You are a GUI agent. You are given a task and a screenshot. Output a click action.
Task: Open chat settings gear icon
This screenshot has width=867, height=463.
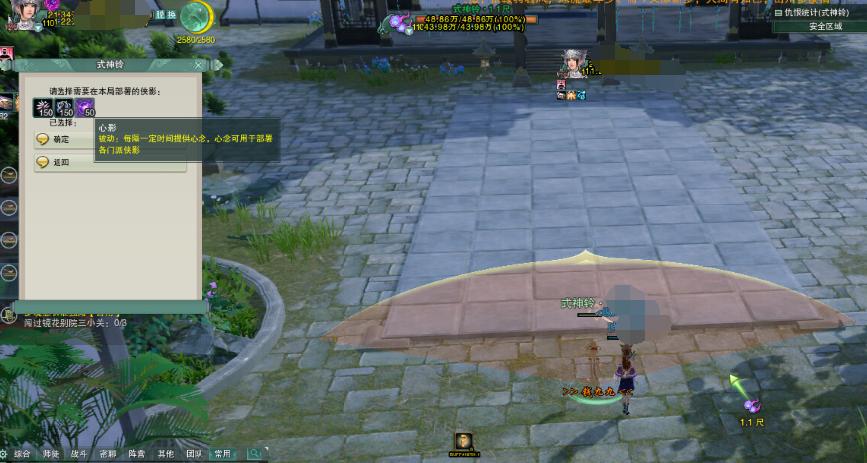point(5,454)
